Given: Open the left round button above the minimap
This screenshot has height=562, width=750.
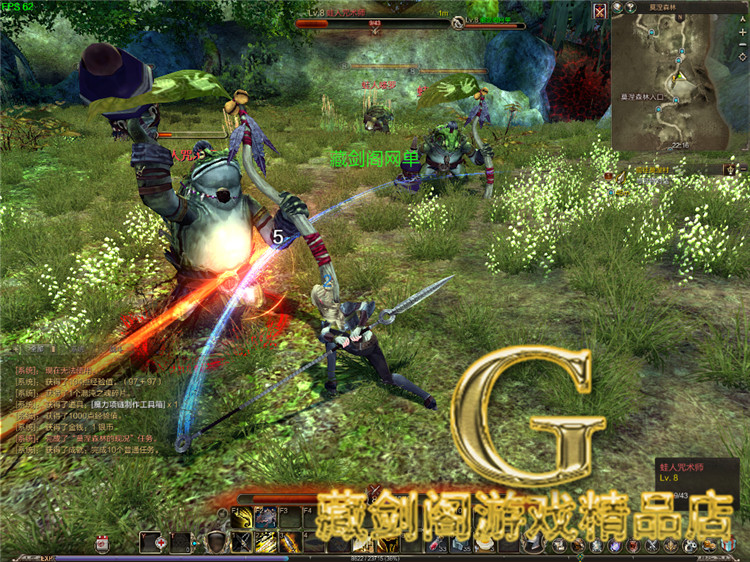Looking at the screenshot, I should [x=618, y=7].
